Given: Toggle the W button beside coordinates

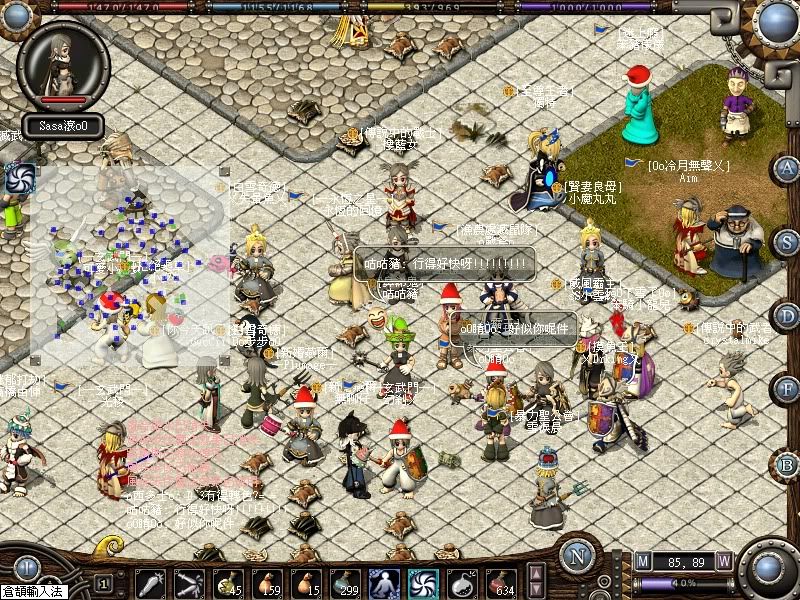Looking at the screenshot, I should [x=724, y=561].
